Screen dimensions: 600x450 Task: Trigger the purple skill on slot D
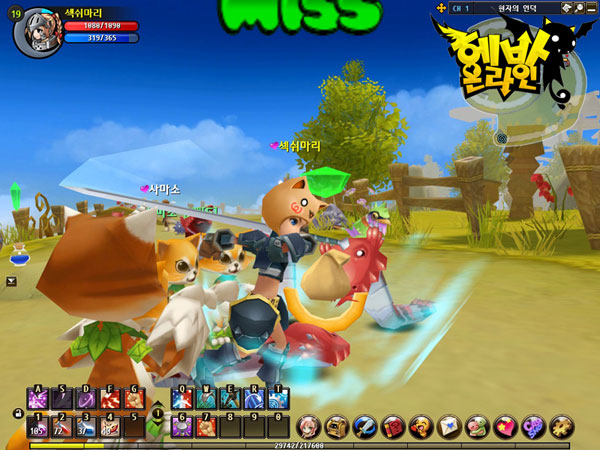click(87, 400)
